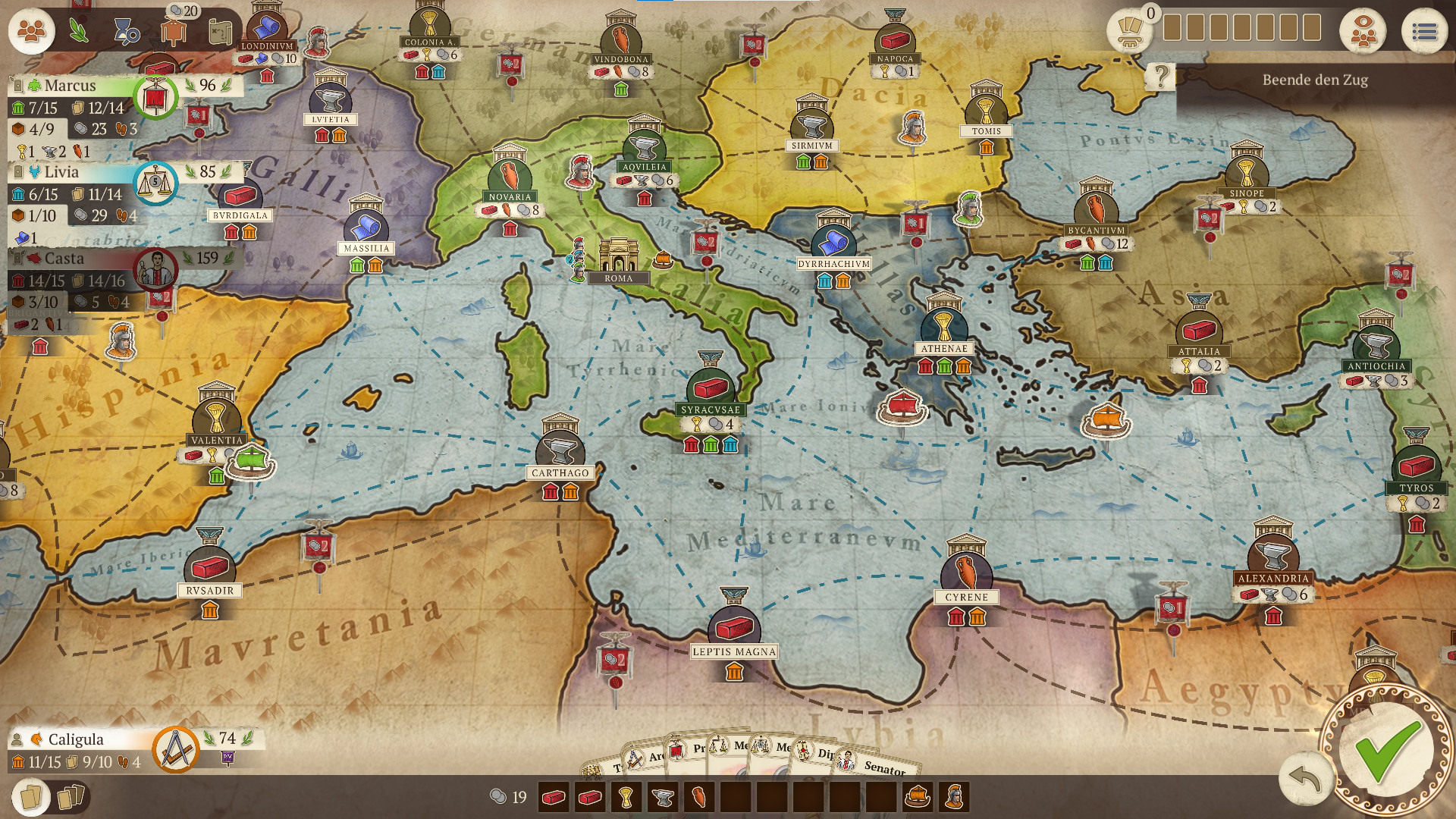Click the amphora wine storehouse slot

[x=699, y=797]
